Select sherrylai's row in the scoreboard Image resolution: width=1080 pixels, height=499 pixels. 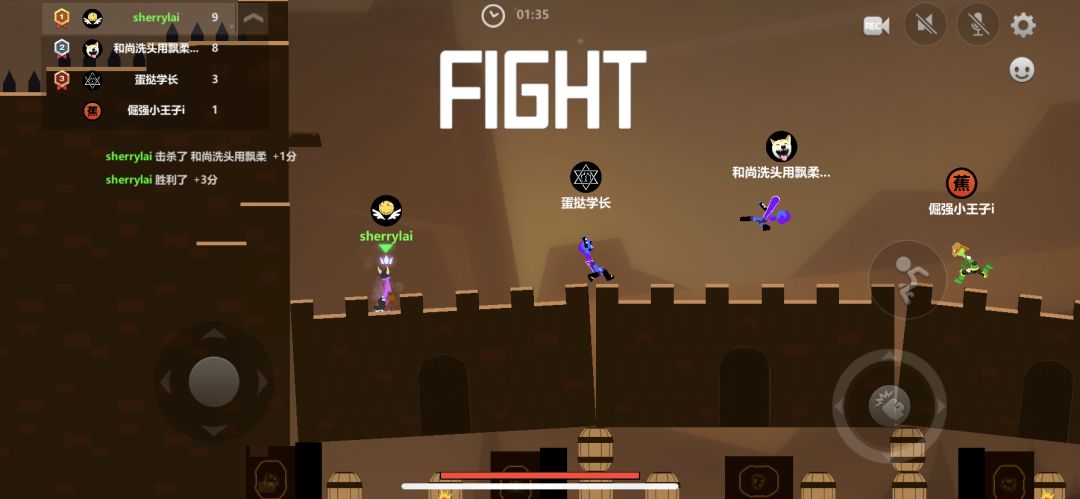tap(140, 17)
